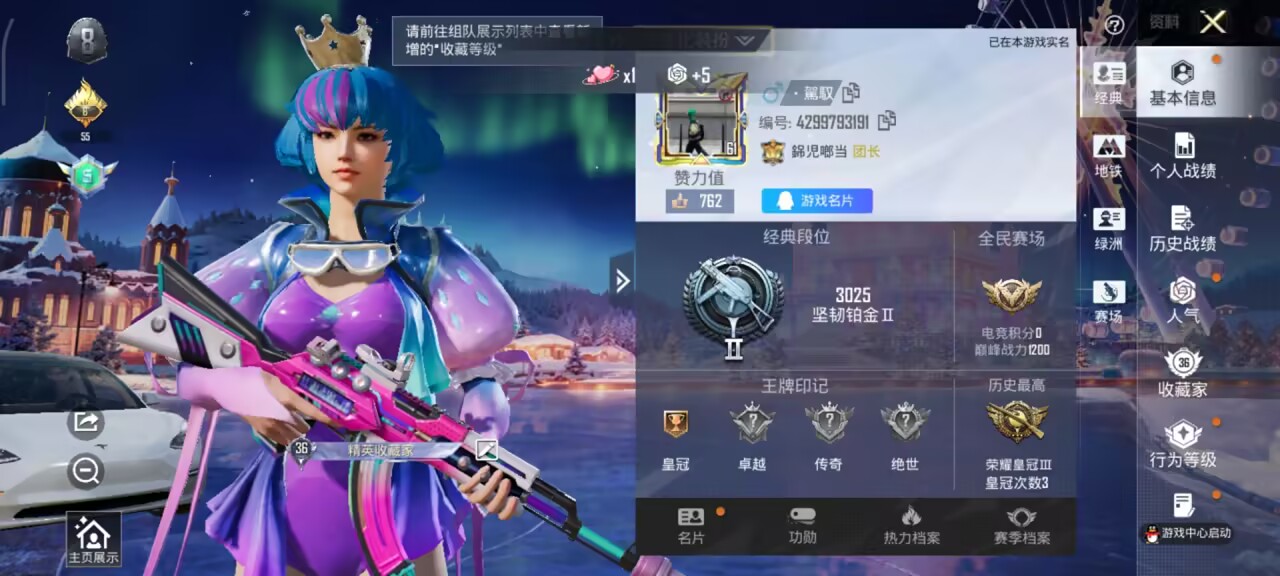Switch to 个人战绩 tab

tap(1182, 157)
